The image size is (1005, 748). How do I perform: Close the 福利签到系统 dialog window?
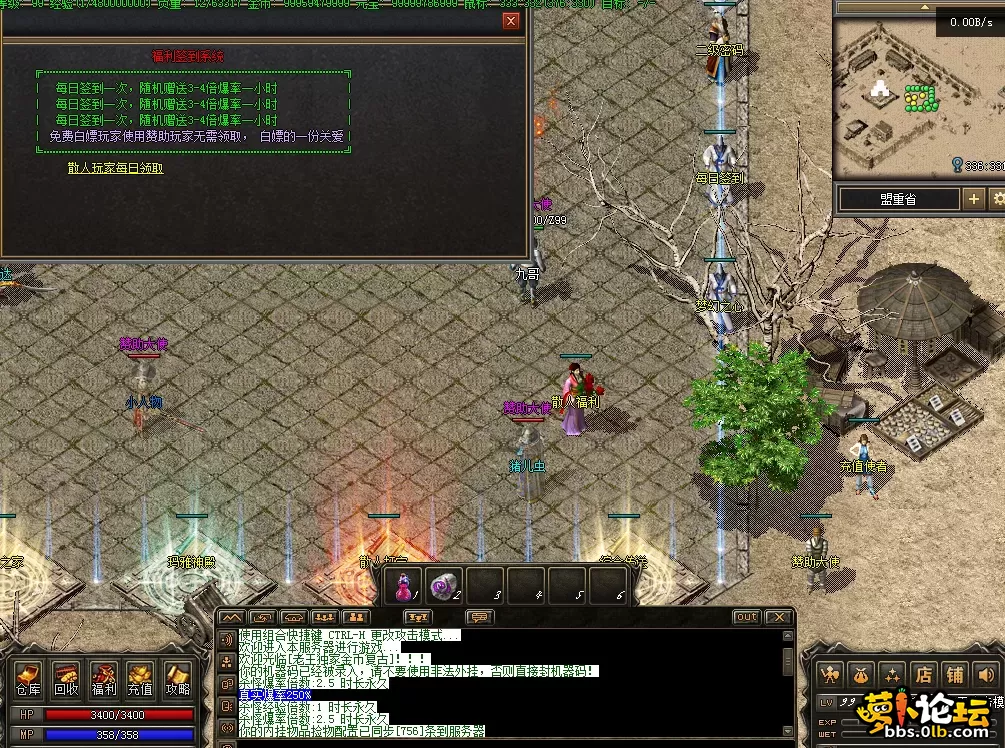[512, 22]
